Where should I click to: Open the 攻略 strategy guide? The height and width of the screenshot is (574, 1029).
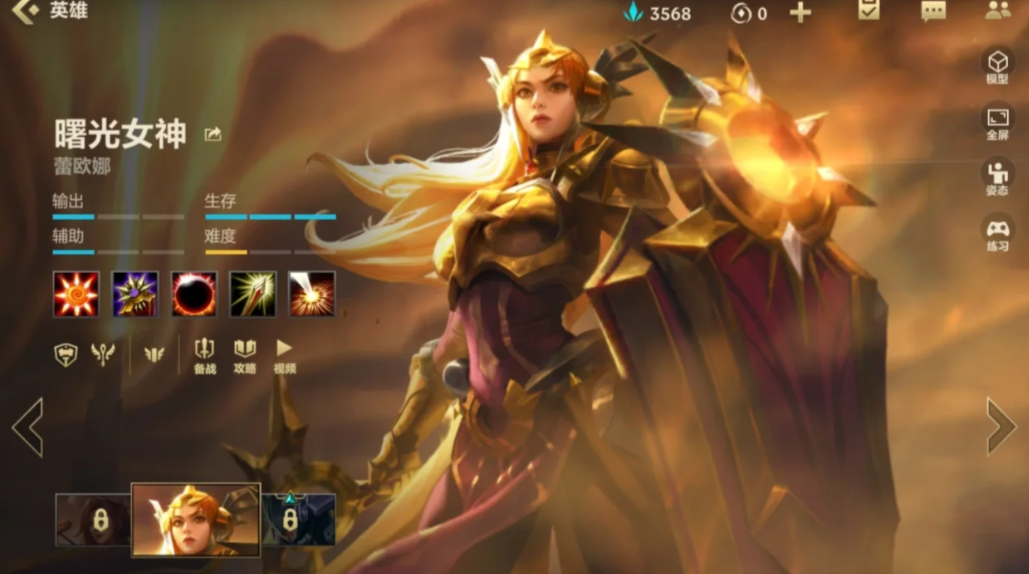pyautogui.click(x=245, y=355)
